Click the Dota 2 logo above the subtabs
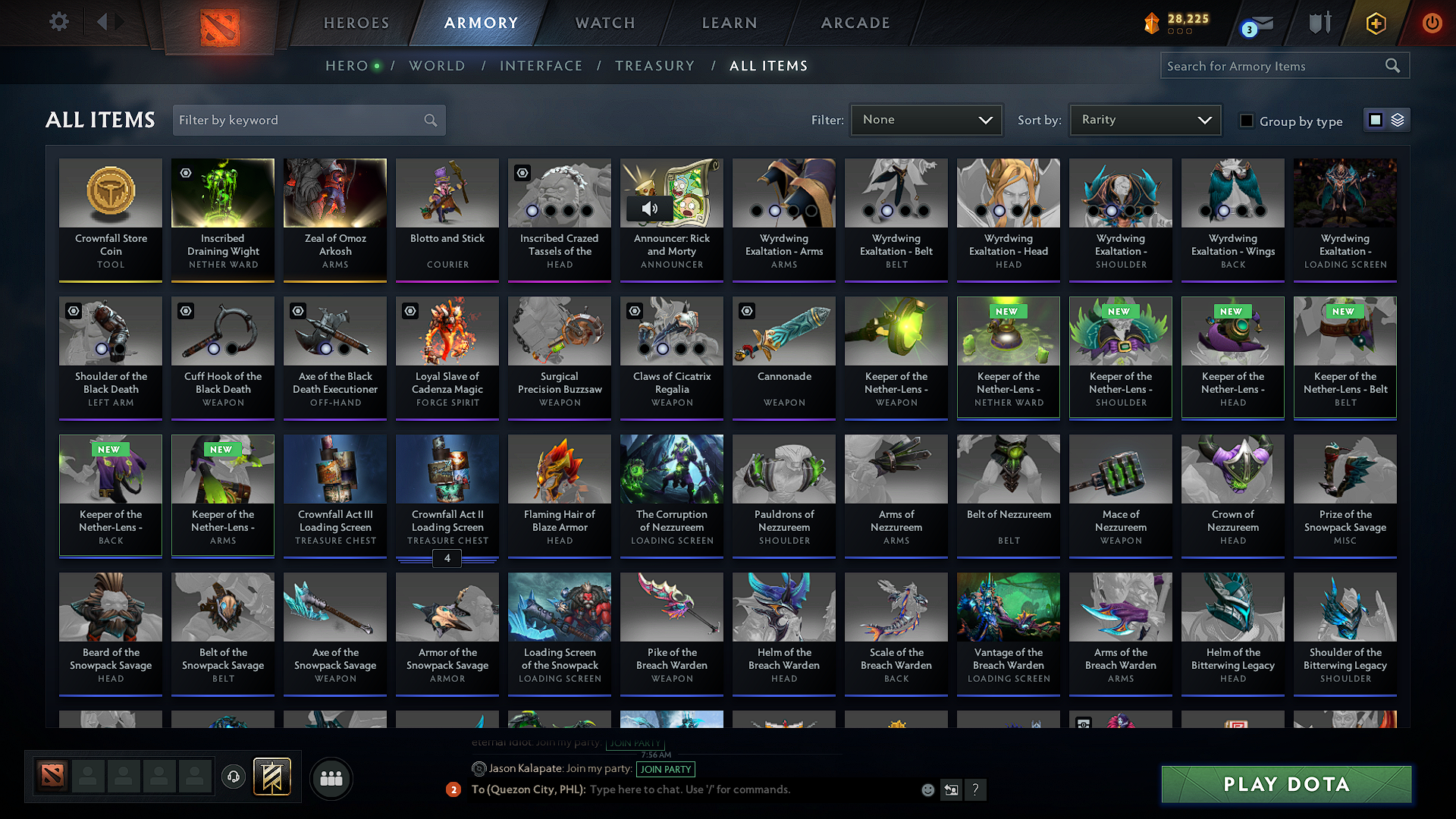This screenshot has height=819, width=1456. [220, 23]
